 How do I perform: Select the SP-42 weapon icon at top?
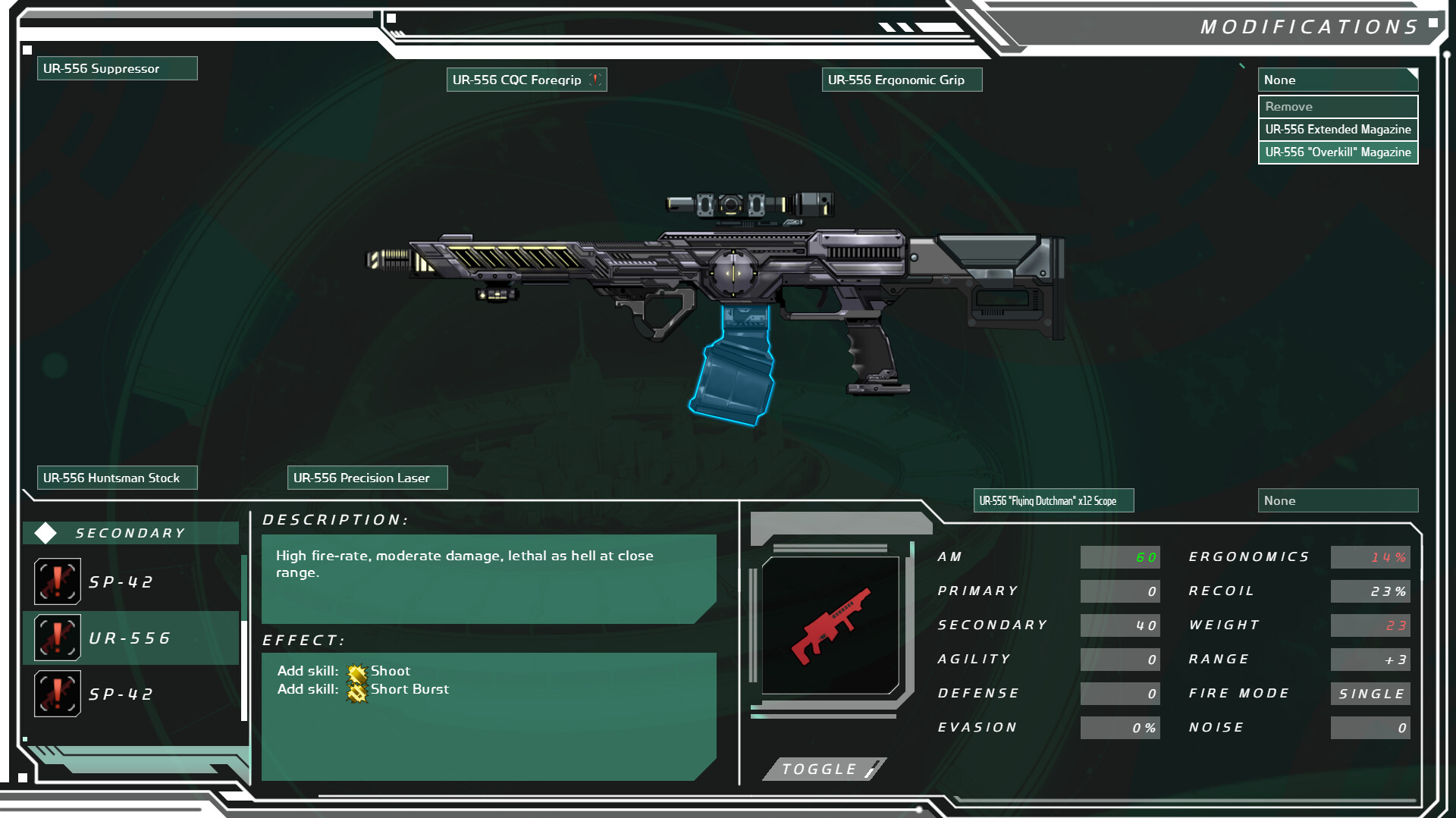(x=58, y=581)
